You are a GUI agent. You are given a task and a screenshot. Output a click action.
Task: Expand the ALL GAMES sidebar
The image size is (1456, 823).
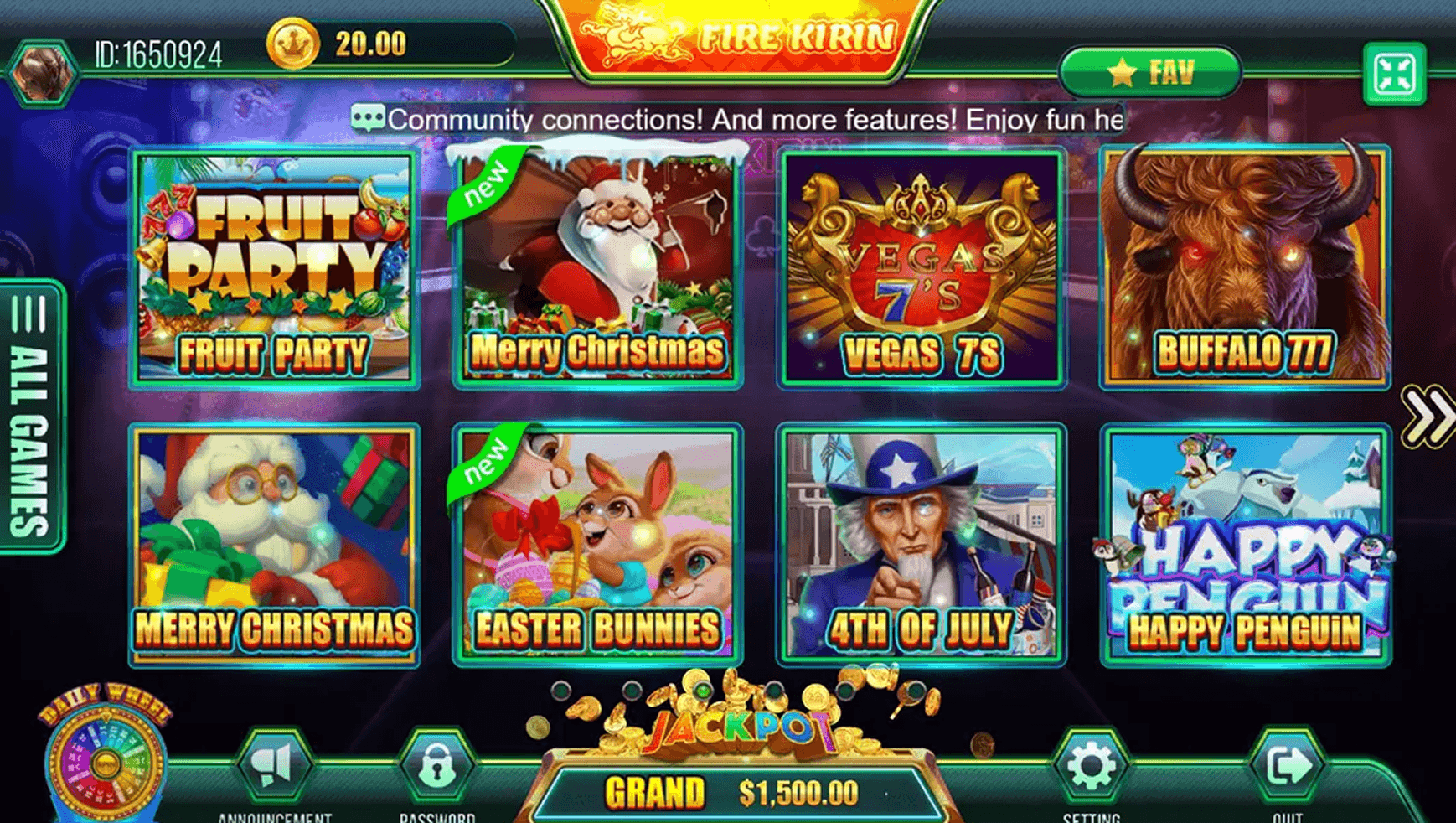click(27, 419)
